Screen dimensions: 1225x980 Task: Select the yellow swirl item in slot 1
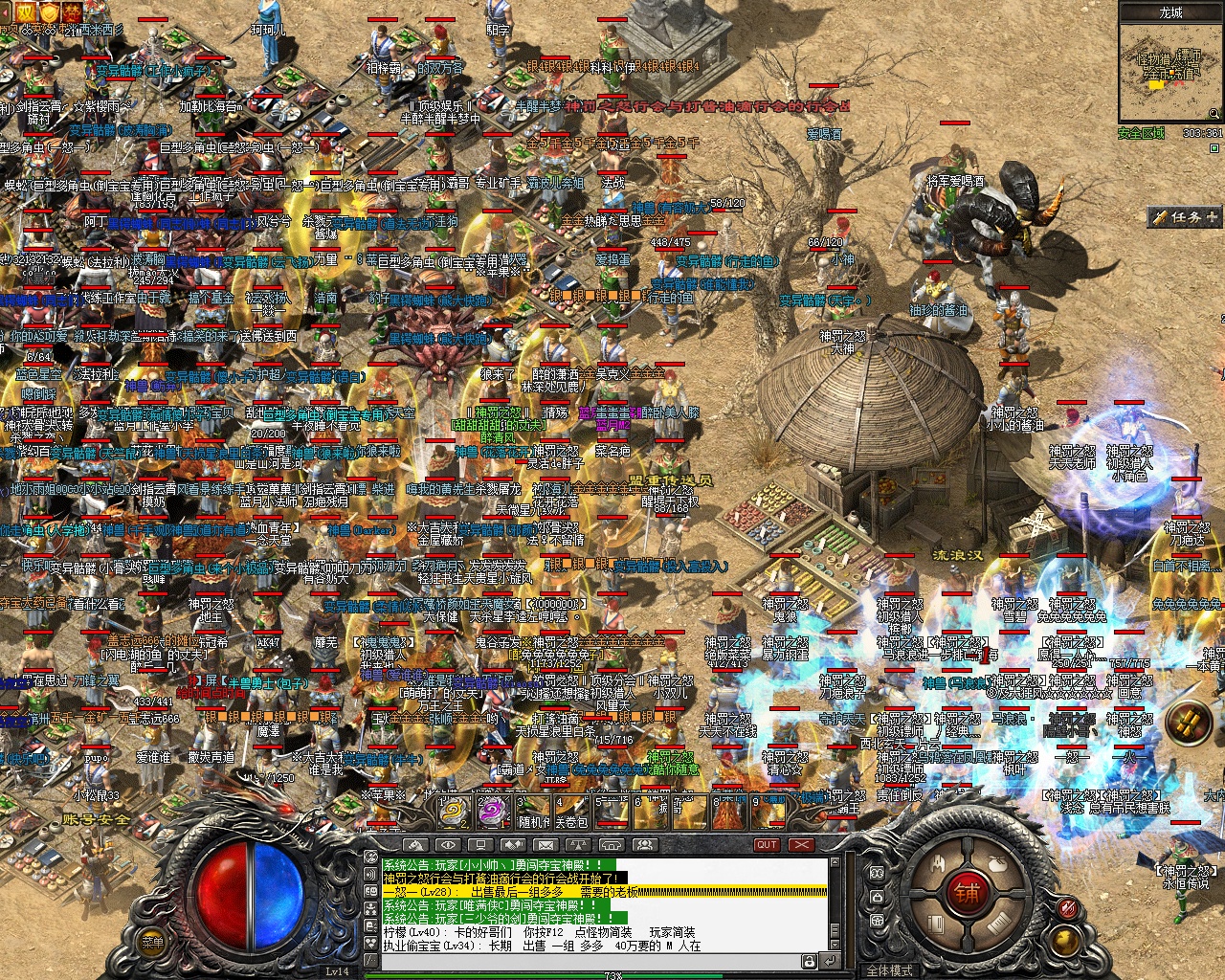(455, 812)
